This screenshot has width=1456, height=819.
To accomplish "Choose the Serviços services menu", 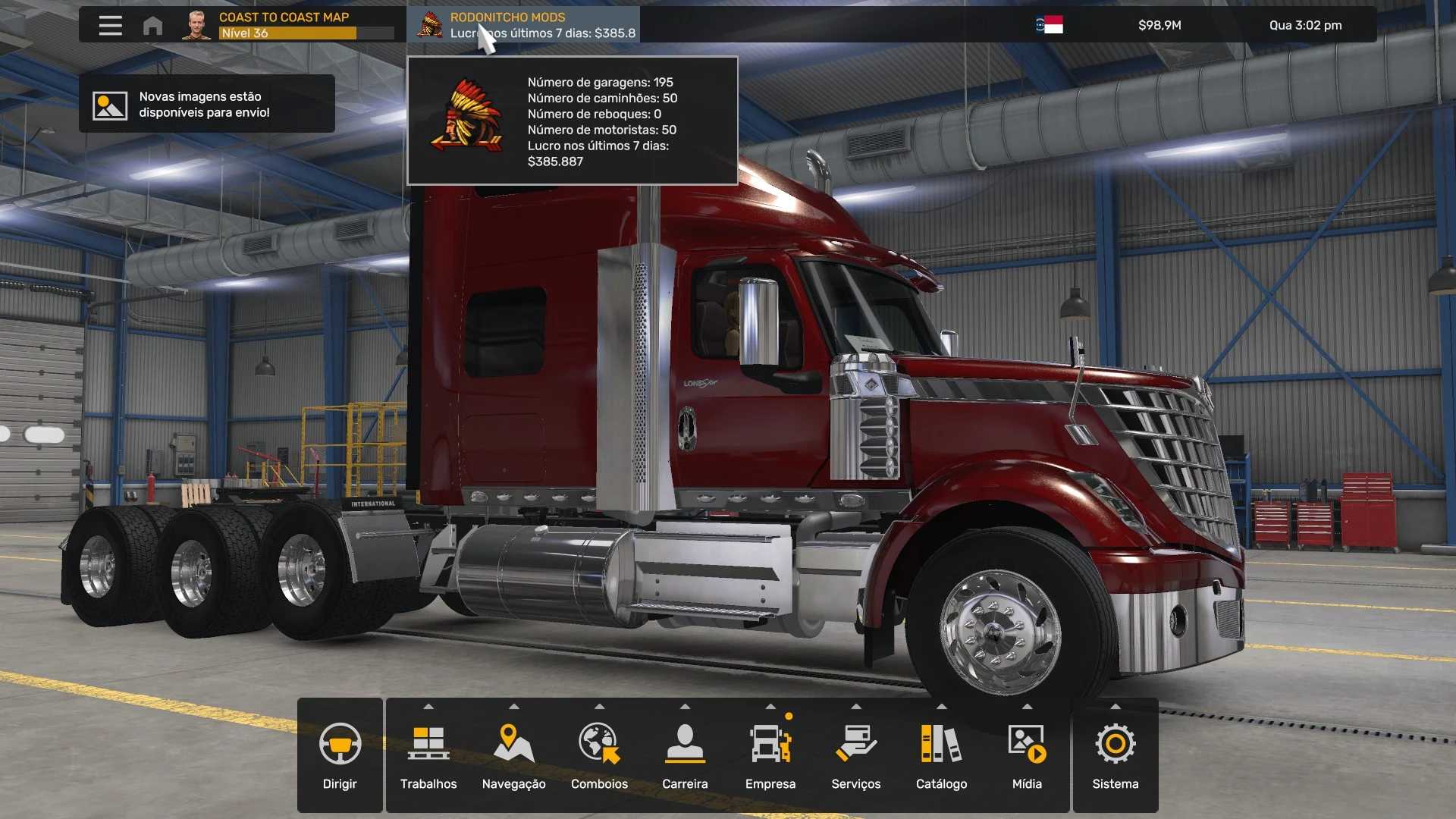I will [x=855, y=755].
